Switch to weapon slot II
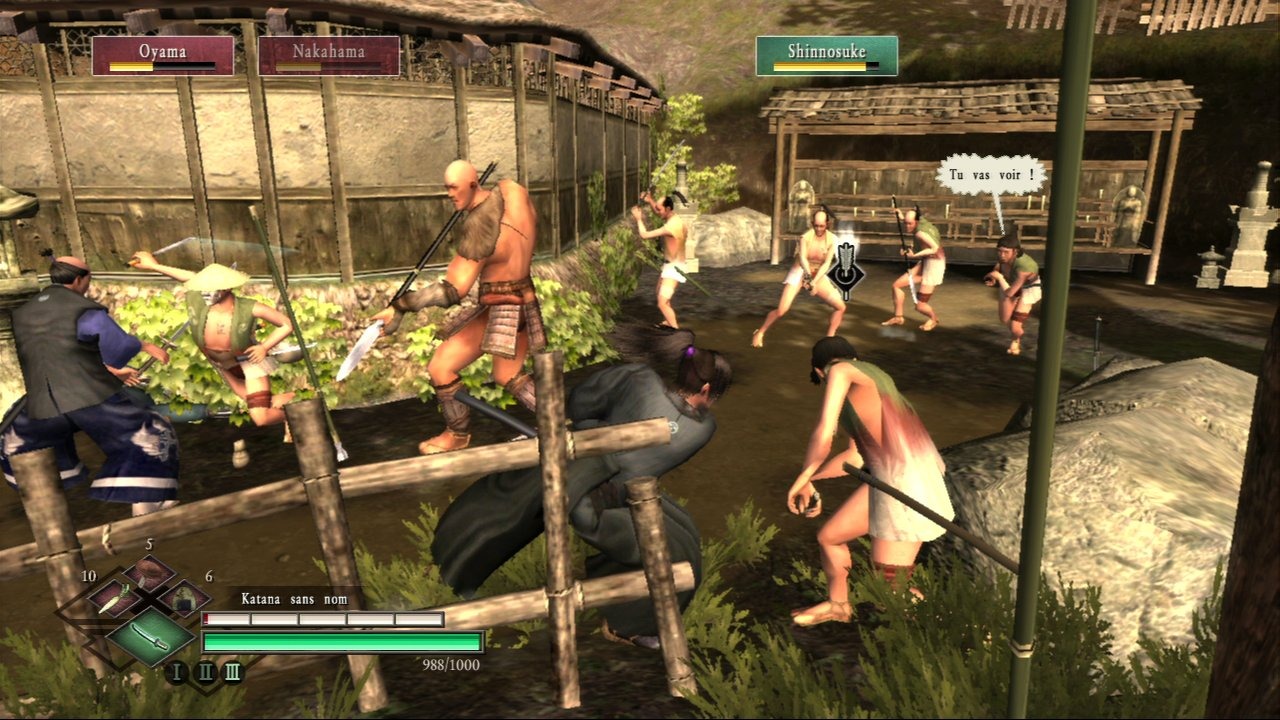The height and width of the screenshot is (720, 1280). [205, 671]
